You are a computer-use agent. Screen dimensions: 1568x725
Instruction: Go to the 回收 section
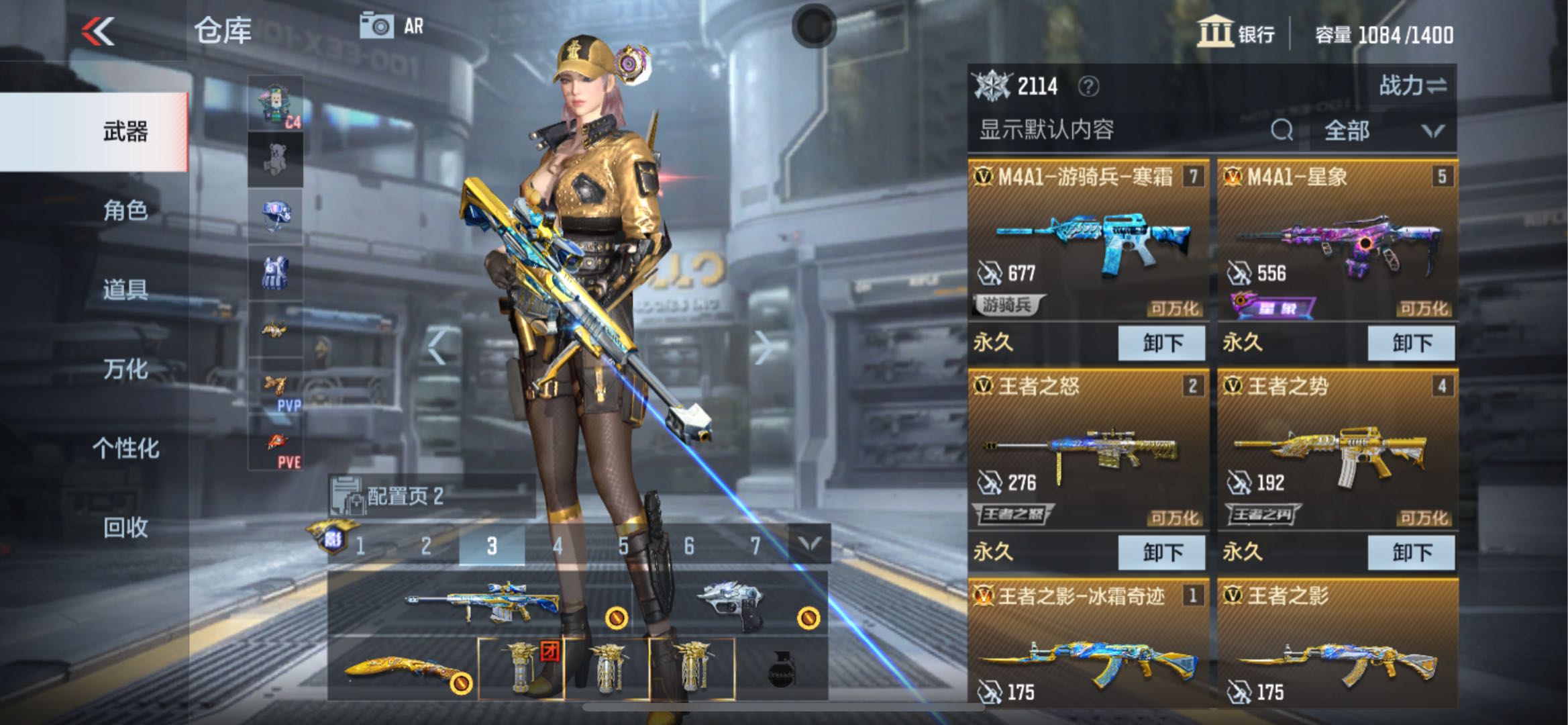[125, 528]
